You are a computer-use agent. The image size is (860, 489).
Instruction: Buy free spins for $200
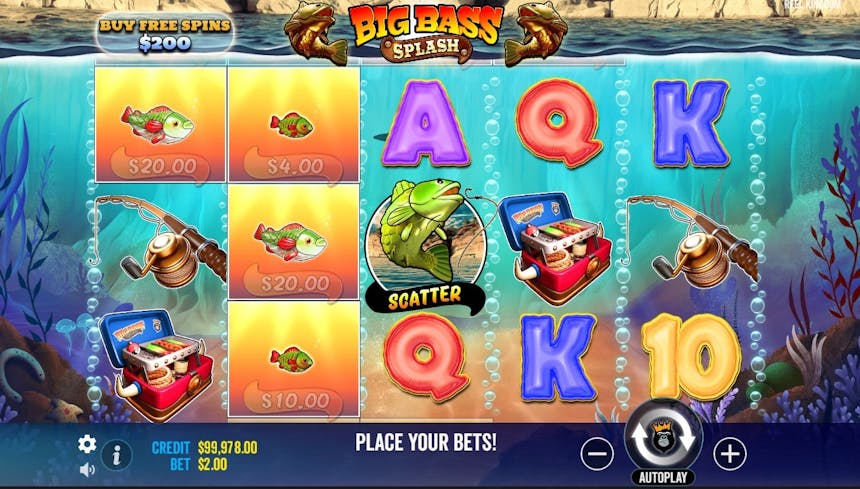pyautogui.click(x=164, y=34)
